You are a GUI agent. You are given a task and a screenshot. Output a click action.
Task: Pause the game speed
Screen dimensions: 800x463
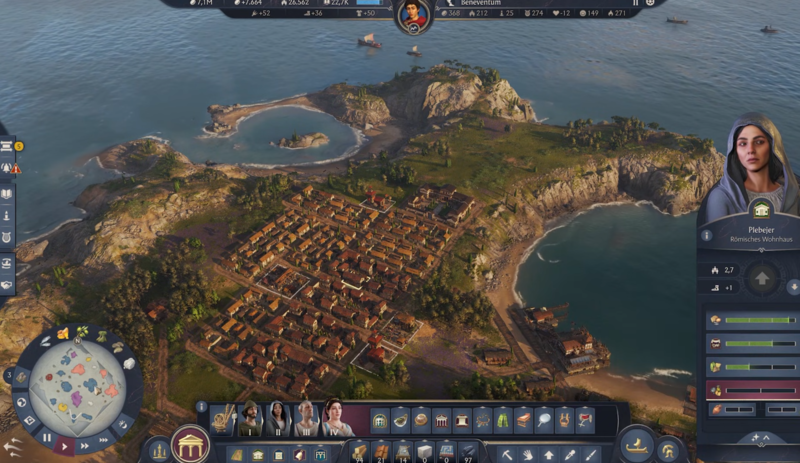[46, 437]
